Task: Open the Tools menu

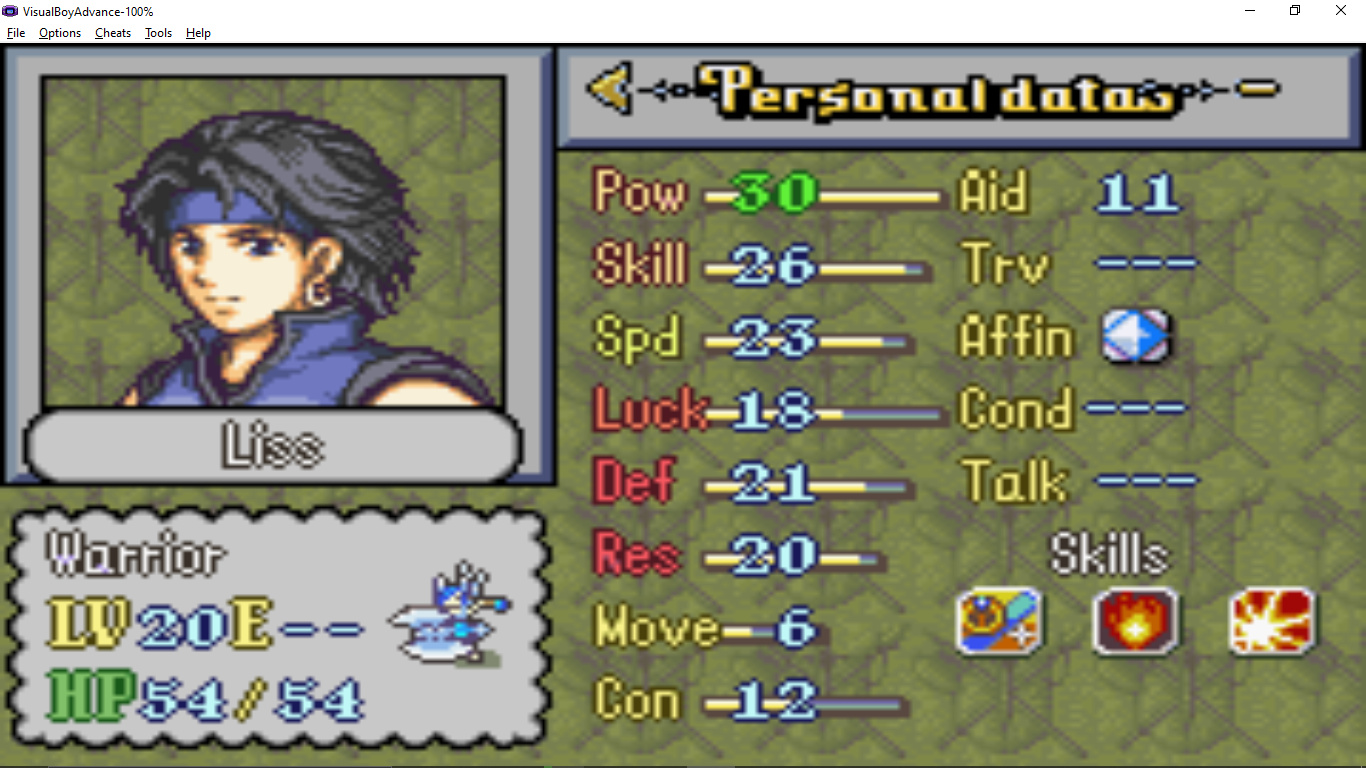Action: click(x=158, y=33)
